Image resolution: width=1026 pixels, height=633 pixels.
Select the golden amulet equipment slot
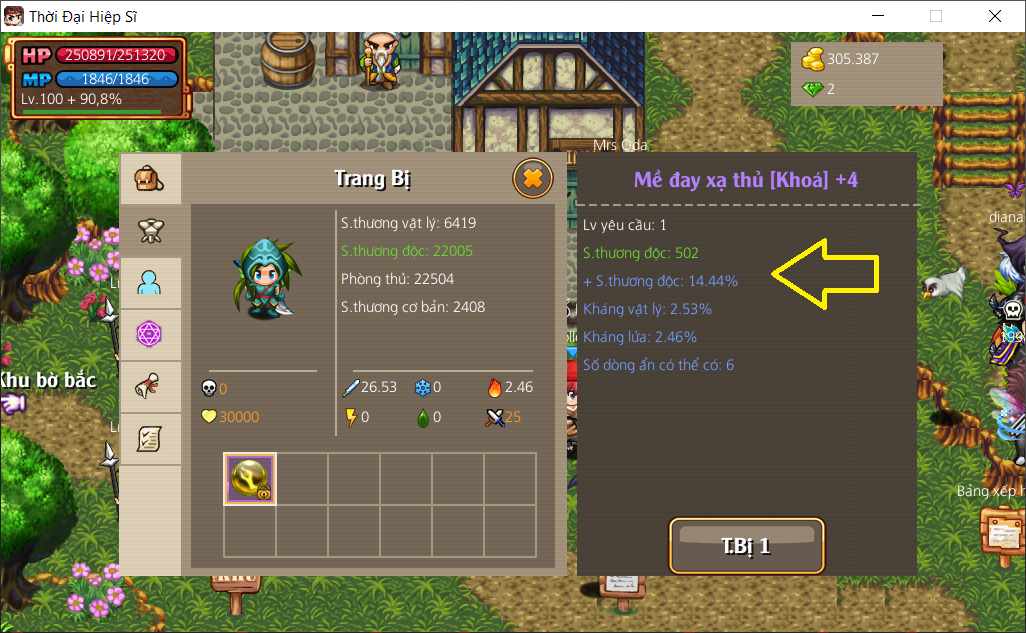[x=250, y=478]
